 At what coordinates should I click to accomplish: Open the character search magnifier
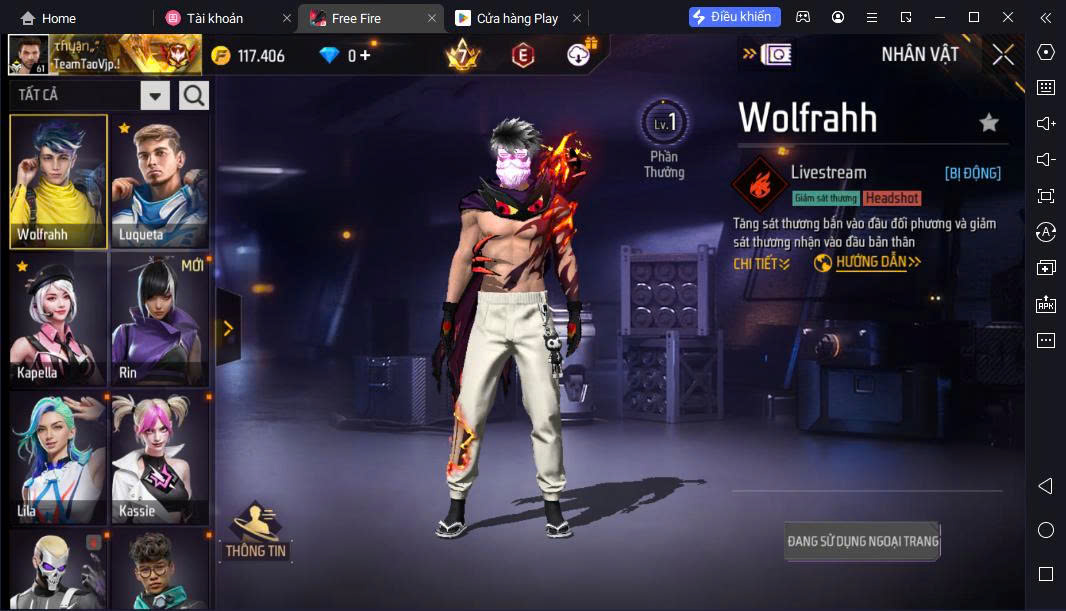194,96
